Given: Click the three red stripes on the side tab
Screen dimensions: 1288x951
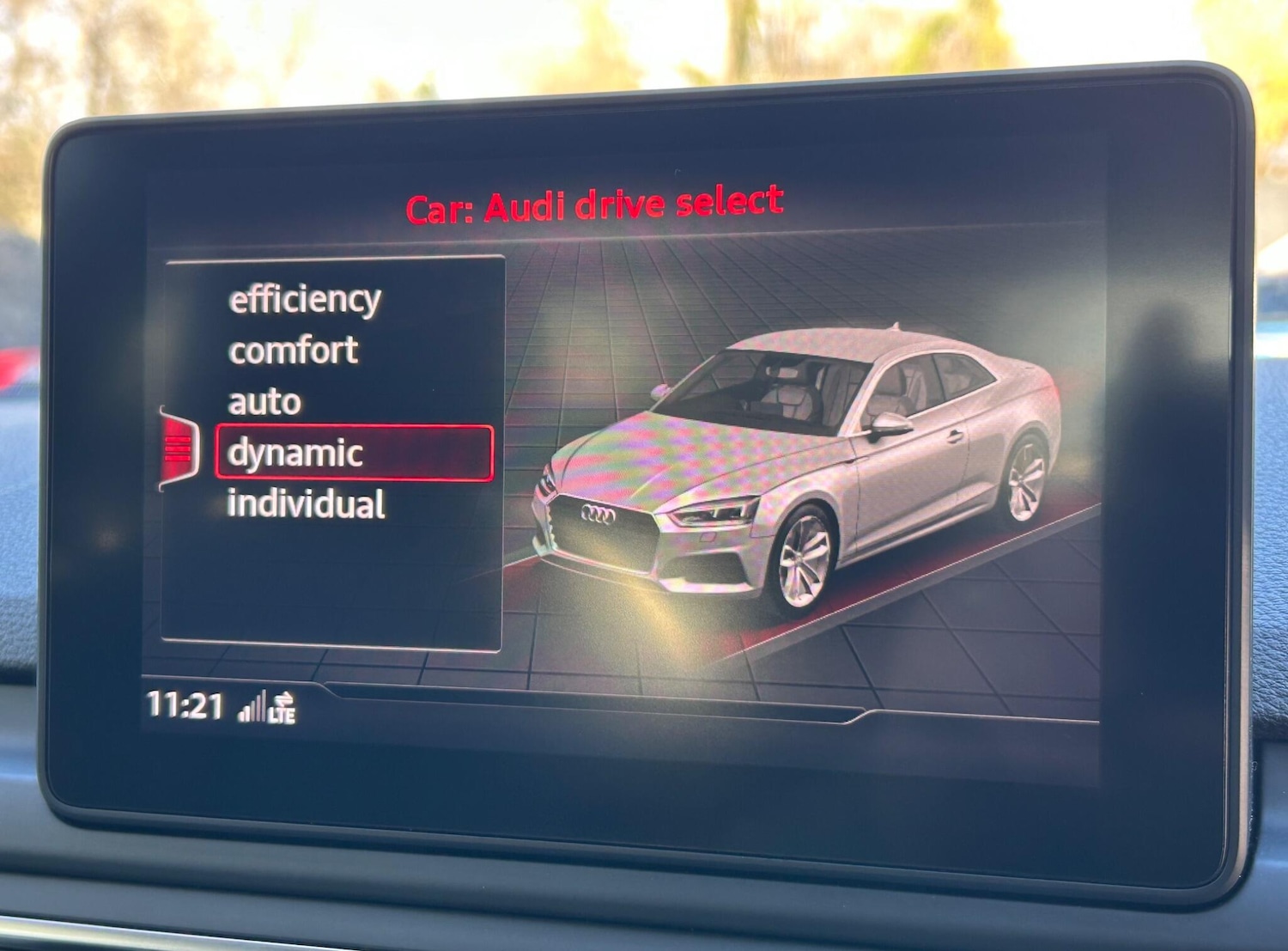Looking at the screenshot, I should coord(178,448).
